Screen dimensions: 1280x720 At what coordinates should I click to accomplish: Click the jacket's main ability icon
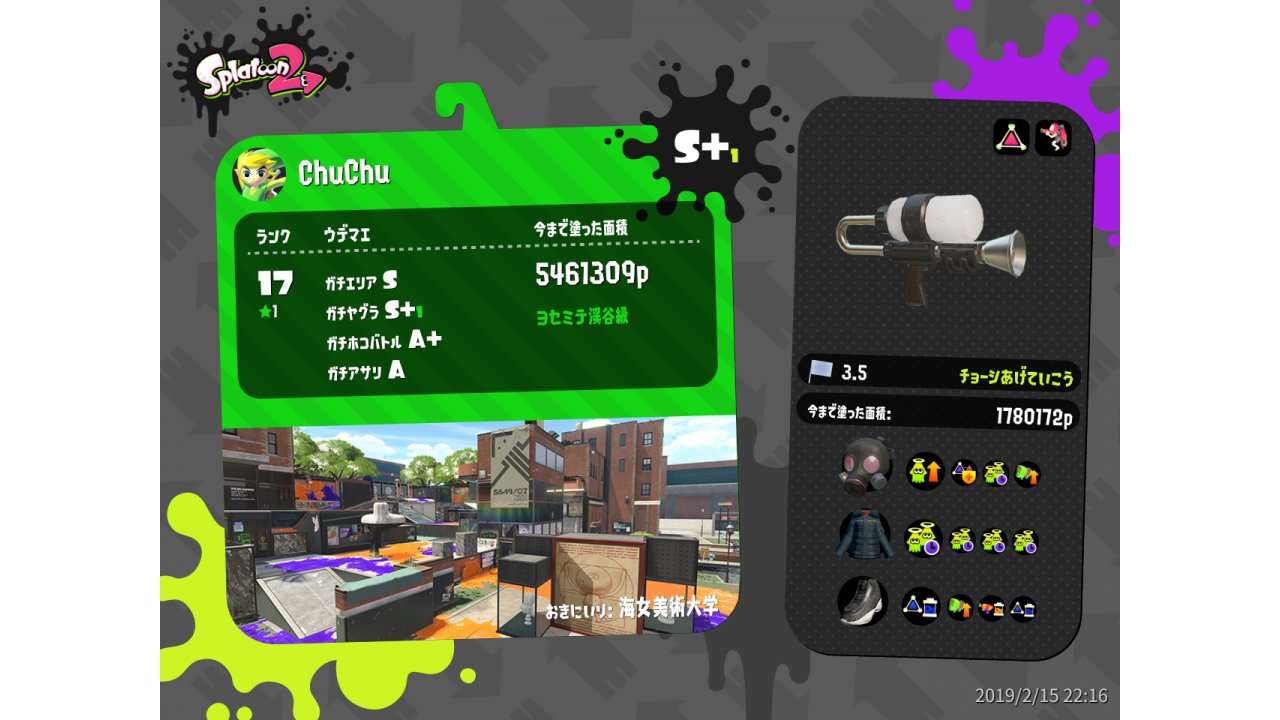[922, 539]
